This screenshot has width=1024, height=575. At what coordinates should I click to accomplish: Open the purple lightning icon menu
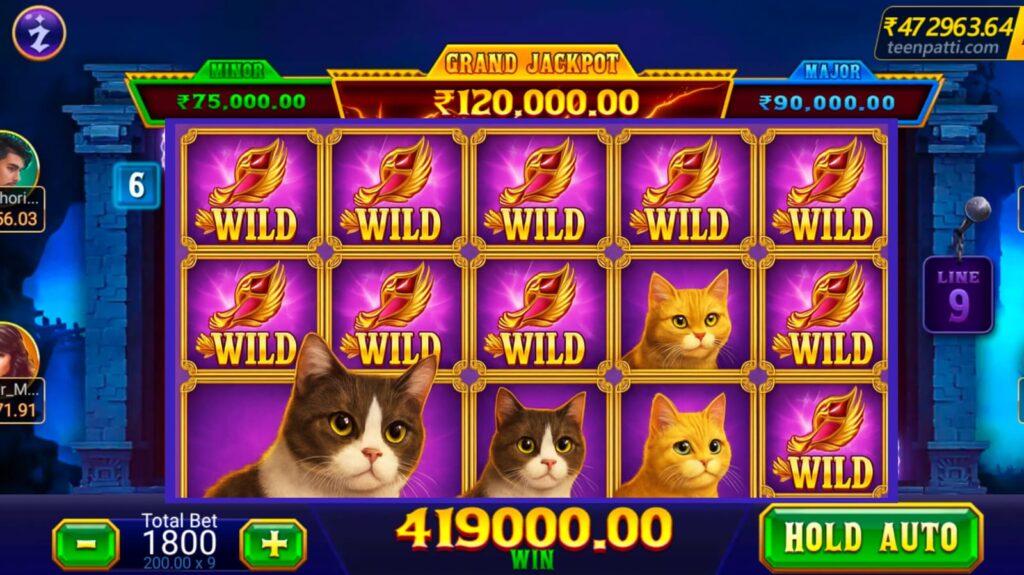click(39, 33)
